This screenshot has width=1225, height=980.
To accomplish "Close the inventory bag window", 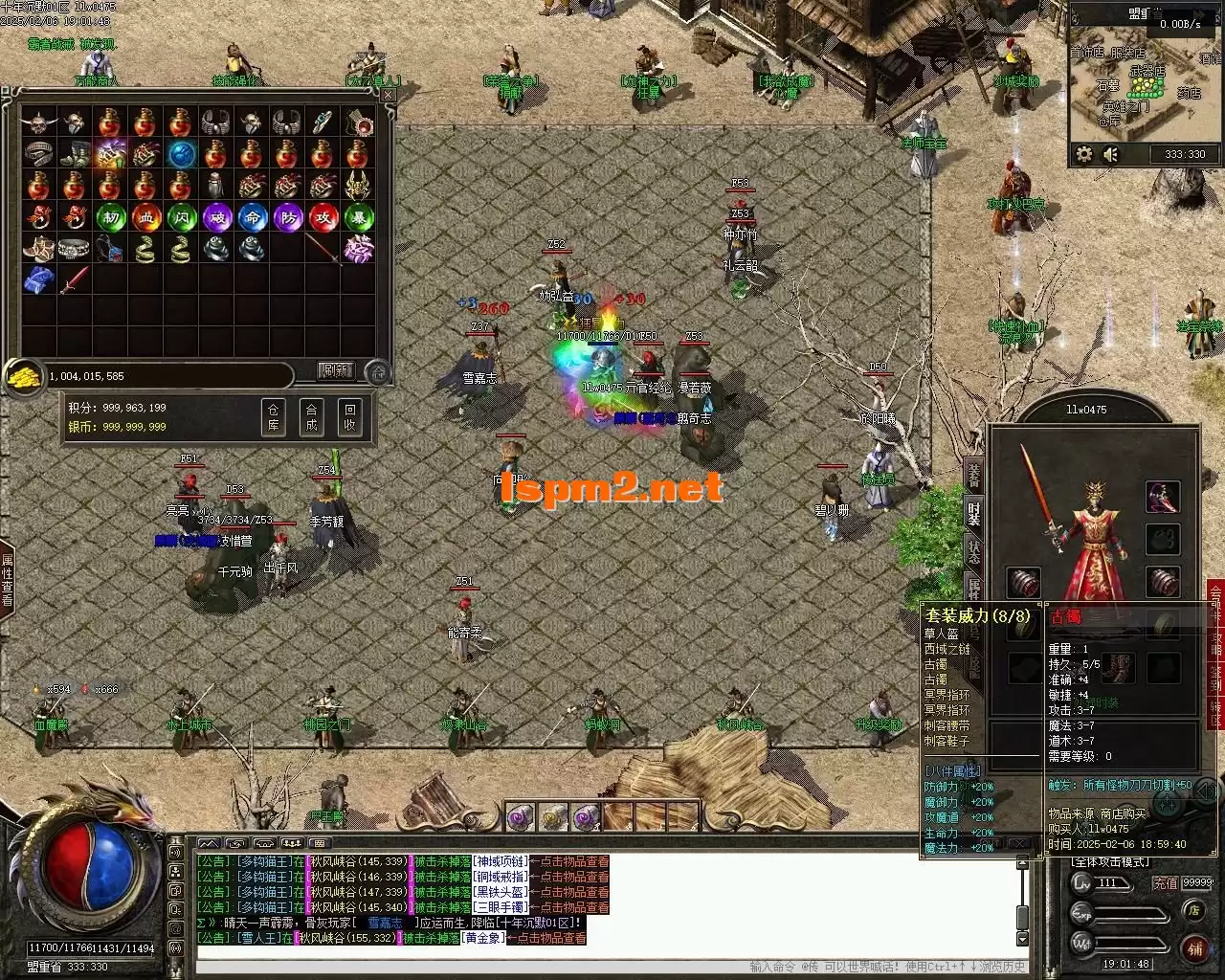I will [x=388, y=96].
